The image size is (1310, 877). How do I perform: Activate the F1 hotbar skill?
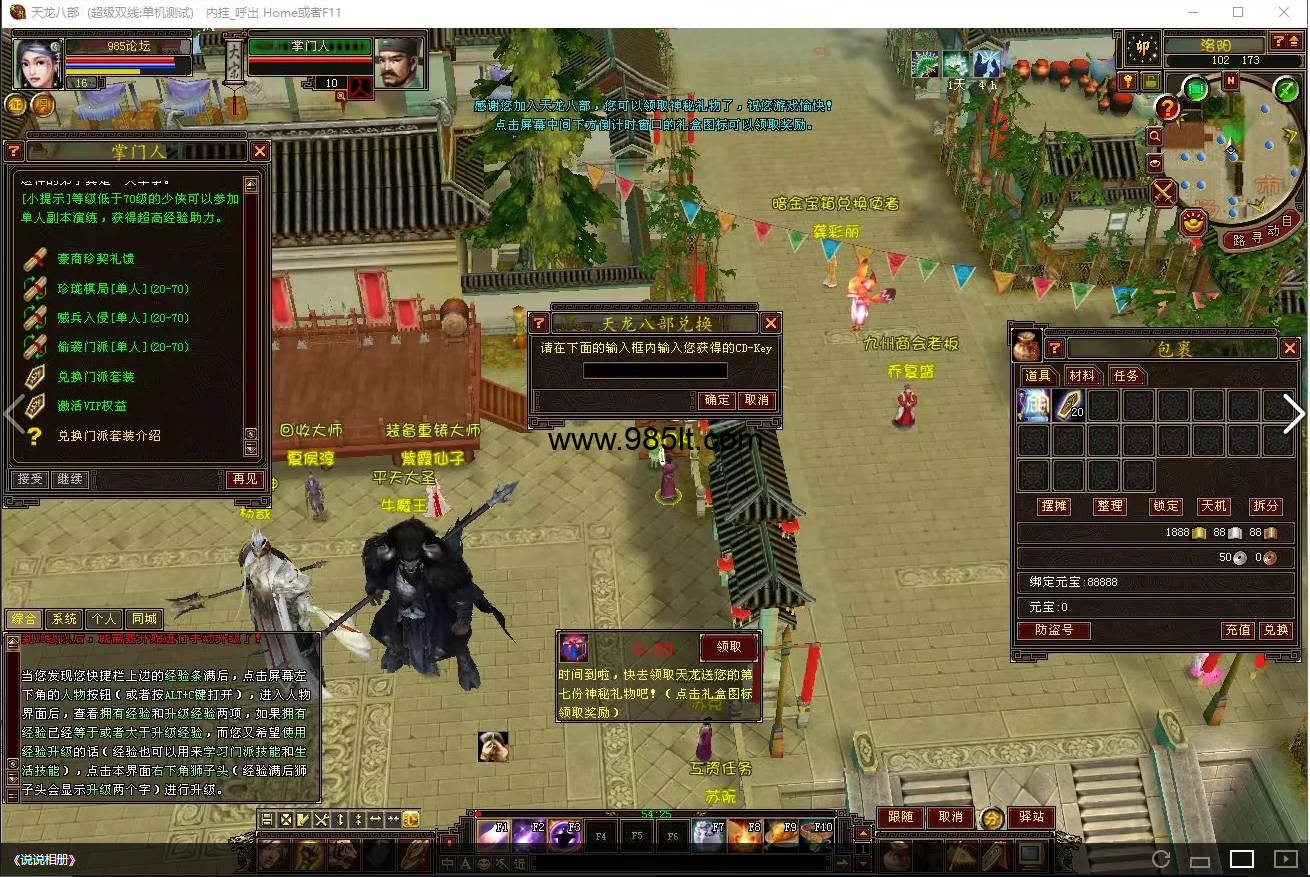[x=495, y=835]
